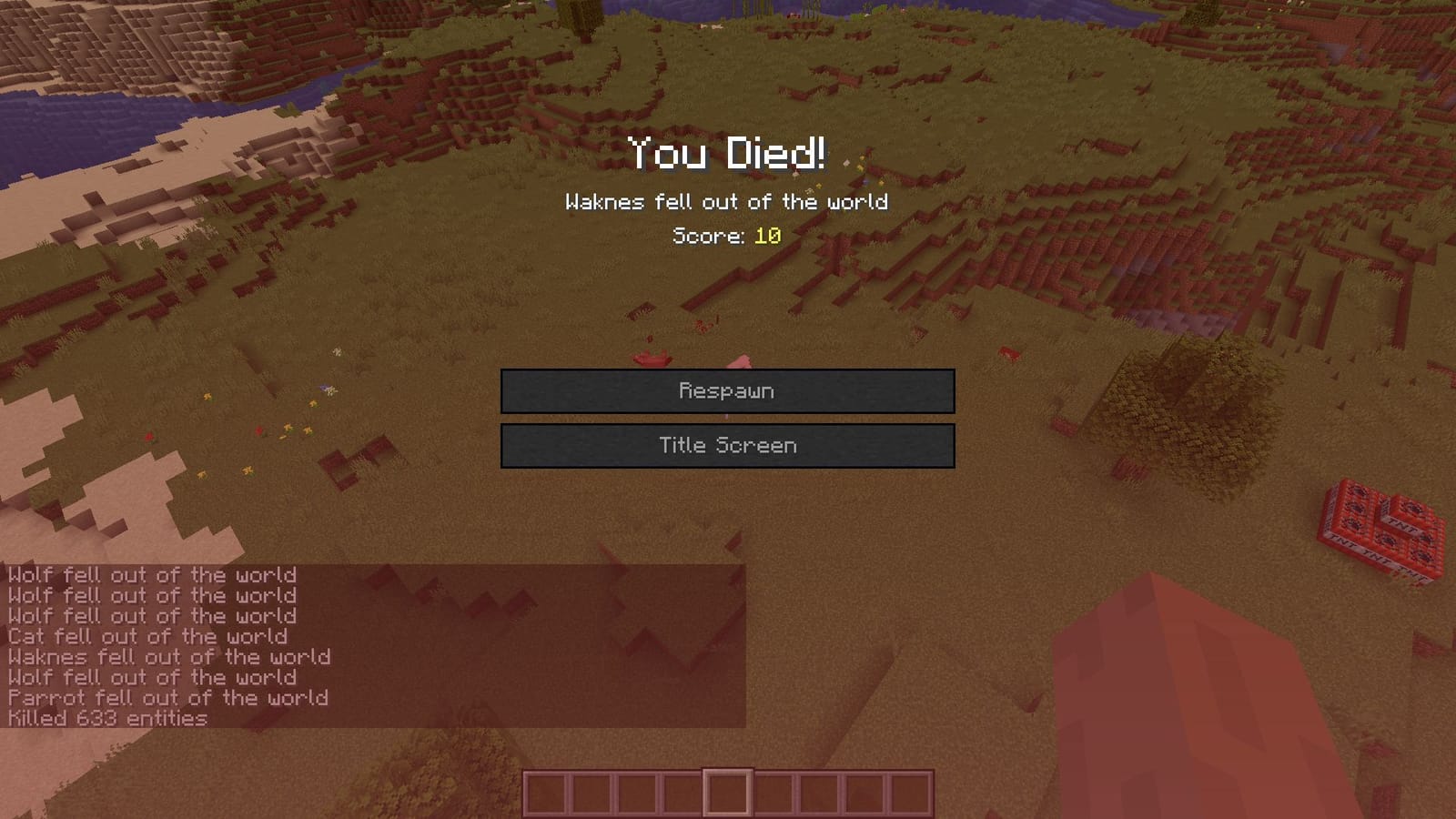The width and height of the screenshot is (1456, 819).
Task: Click the topmost Wolf chat message
Action: (150, 575)
